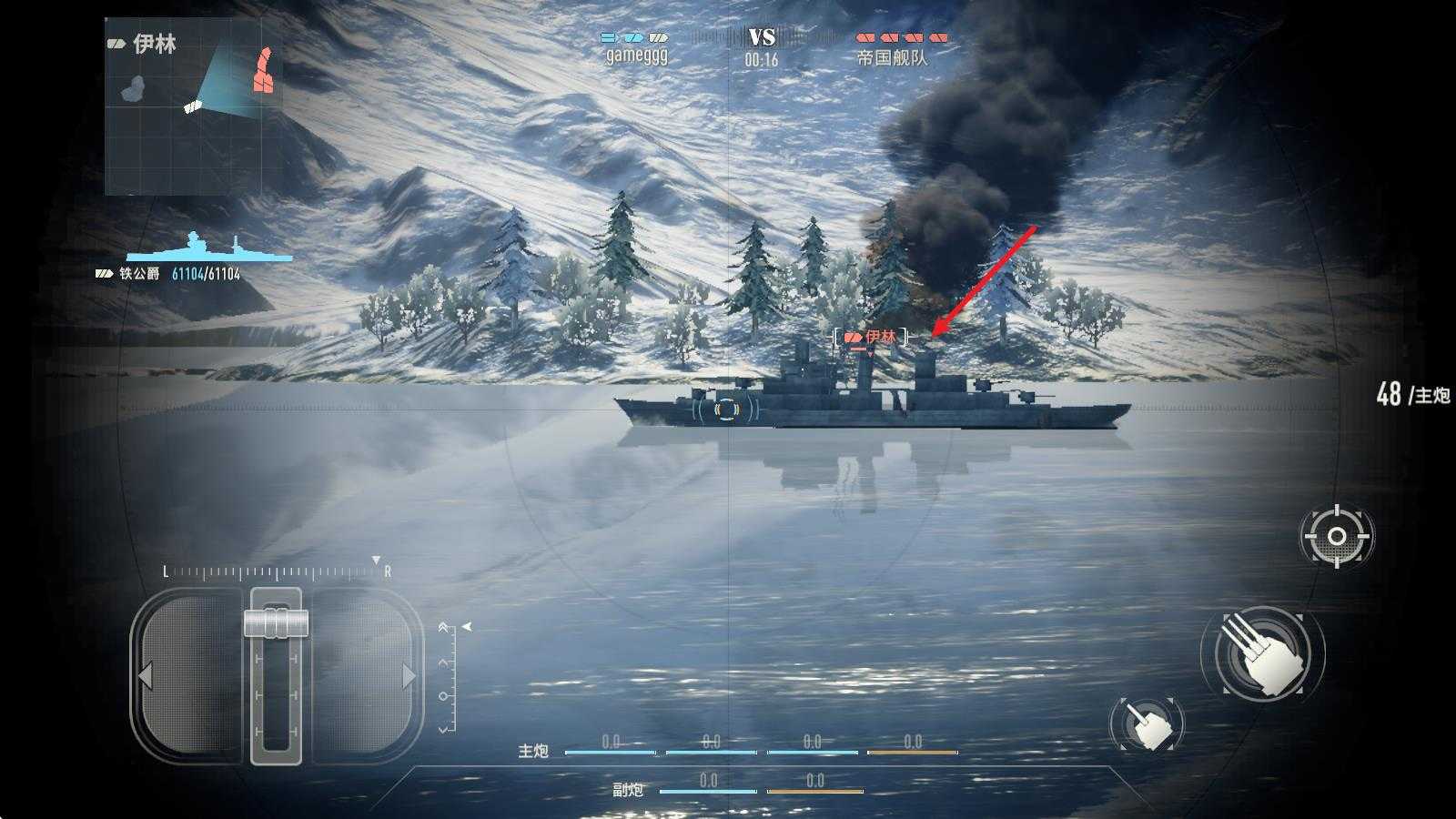Click the red enemy blip on minimap
The width and height of the screenshot is (1456, 819).
click(264, 71)
